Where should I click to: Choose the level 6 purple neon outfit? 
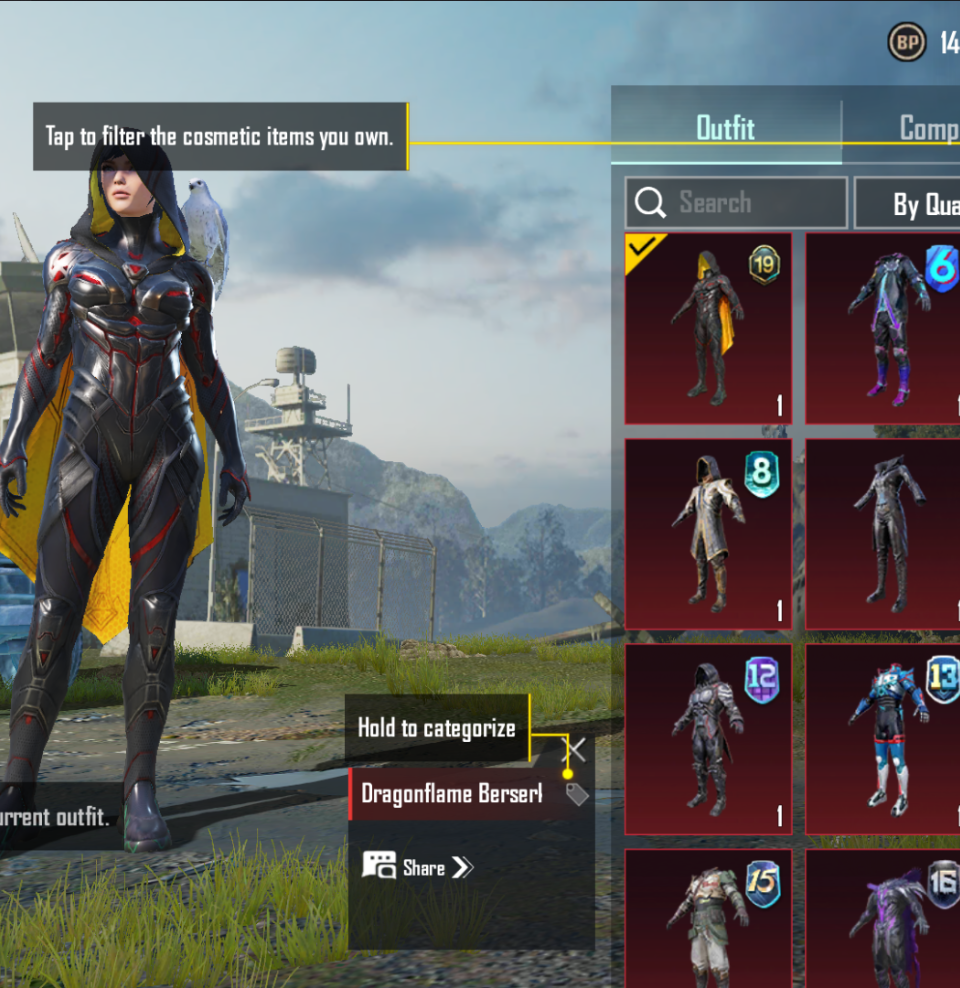(x=884, y=329)
